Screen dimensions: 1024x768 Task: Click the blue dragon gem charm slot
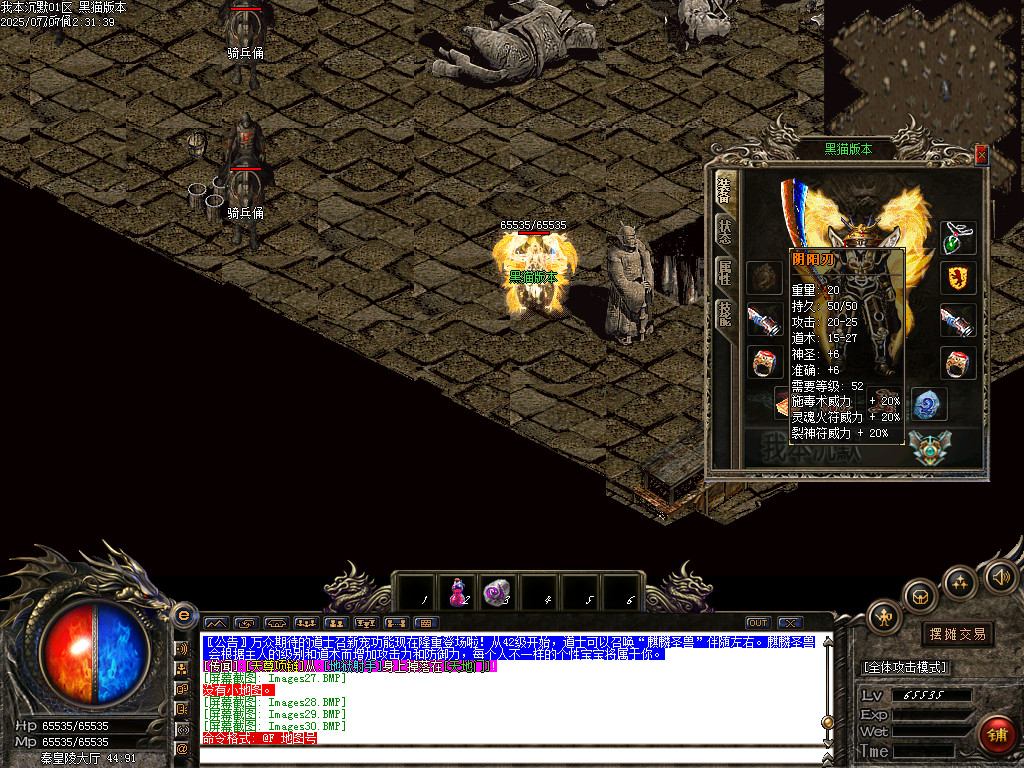pyautogui.click(x=930, y=404)
